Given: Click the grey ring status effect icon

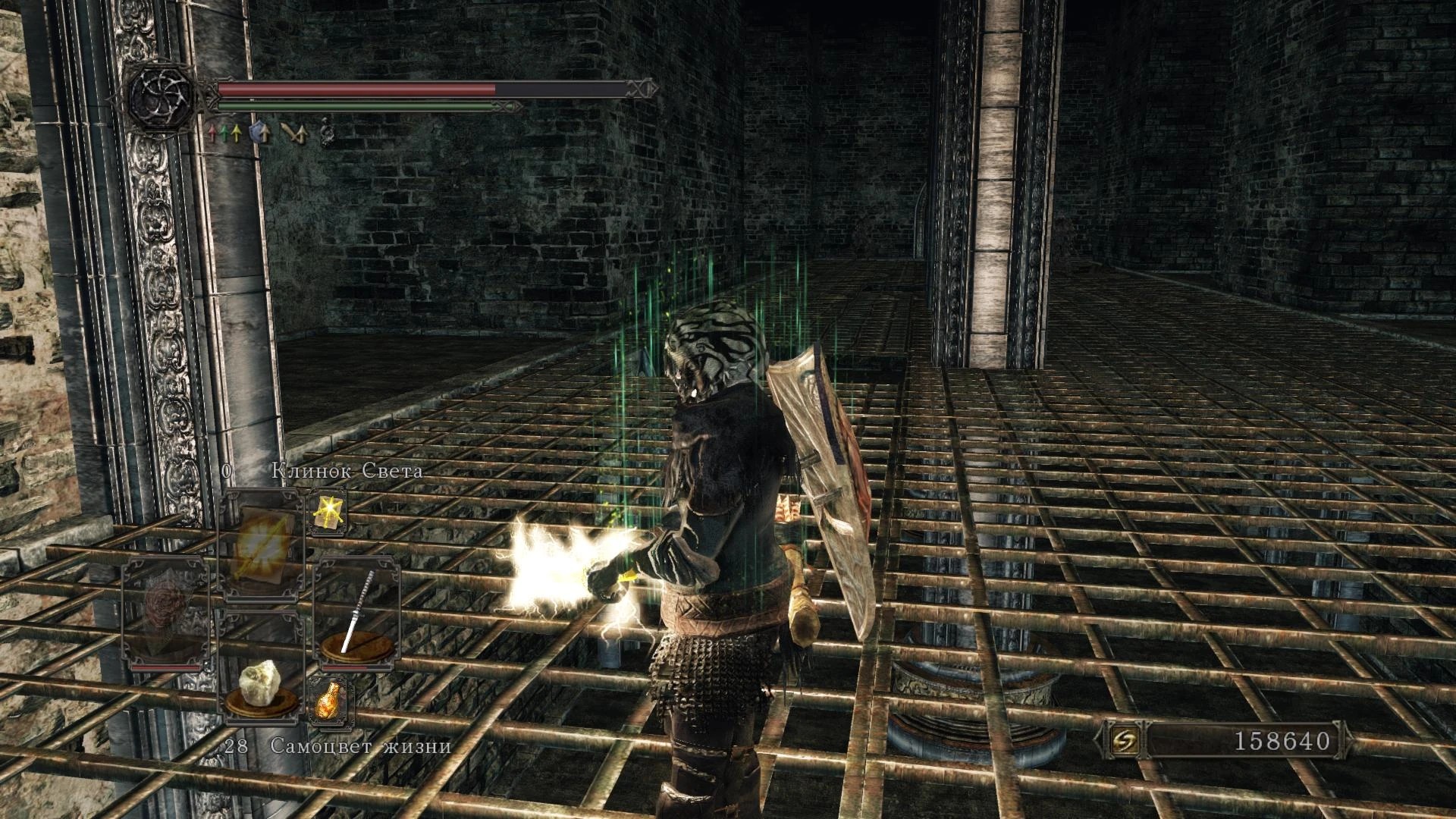Looking at the screenshot, I should pyautogui.click(x=327, y=132).
